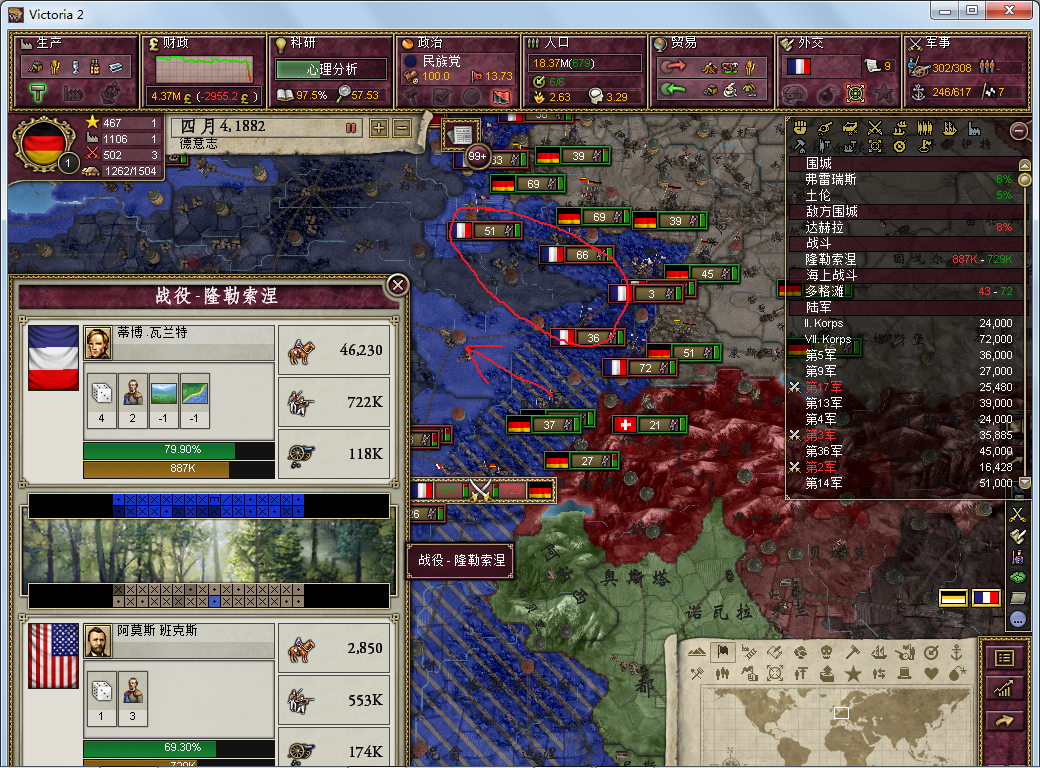Select VII. Korps in the outliner
The height and width of the screenshot is (768, 1040).
pyautogui.click(x=828, y=339)
